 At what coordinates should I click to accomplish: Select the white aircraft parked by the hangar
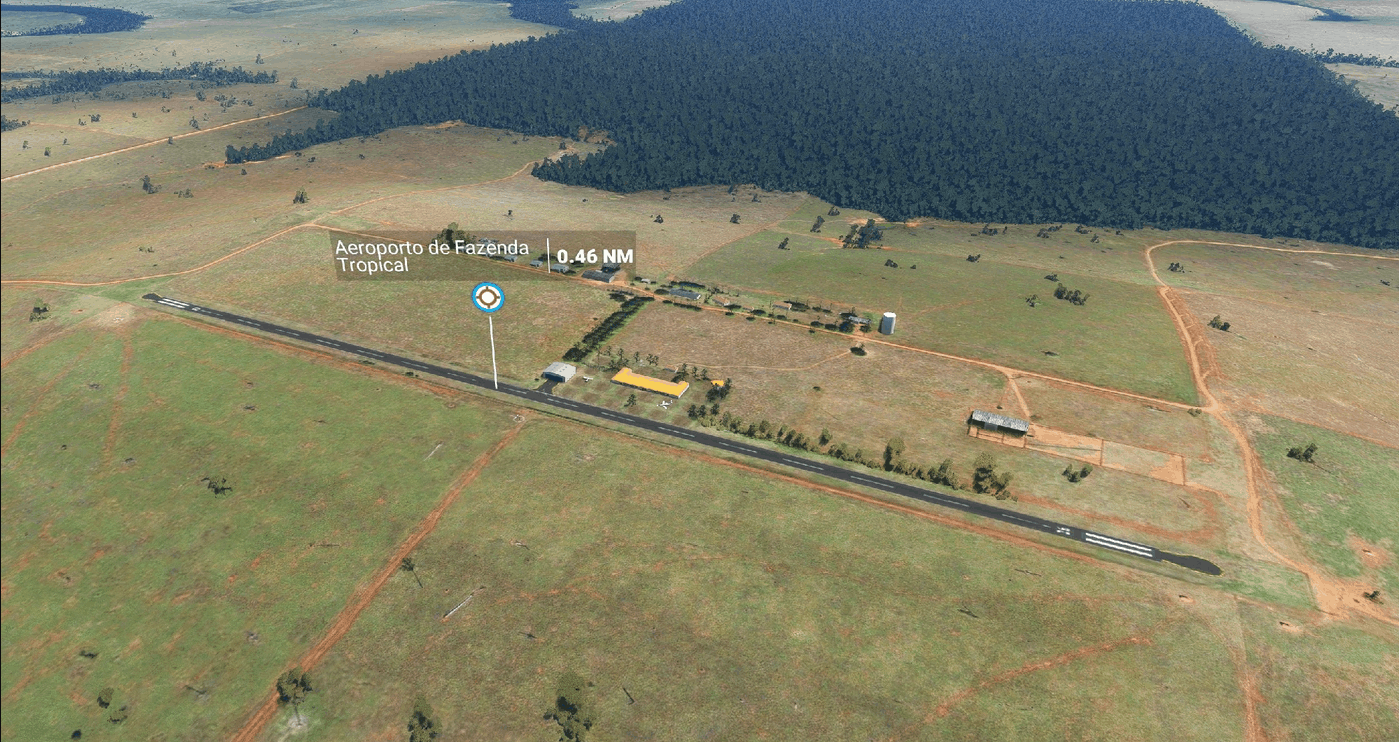pyautogui.click(x=587, y=378)
